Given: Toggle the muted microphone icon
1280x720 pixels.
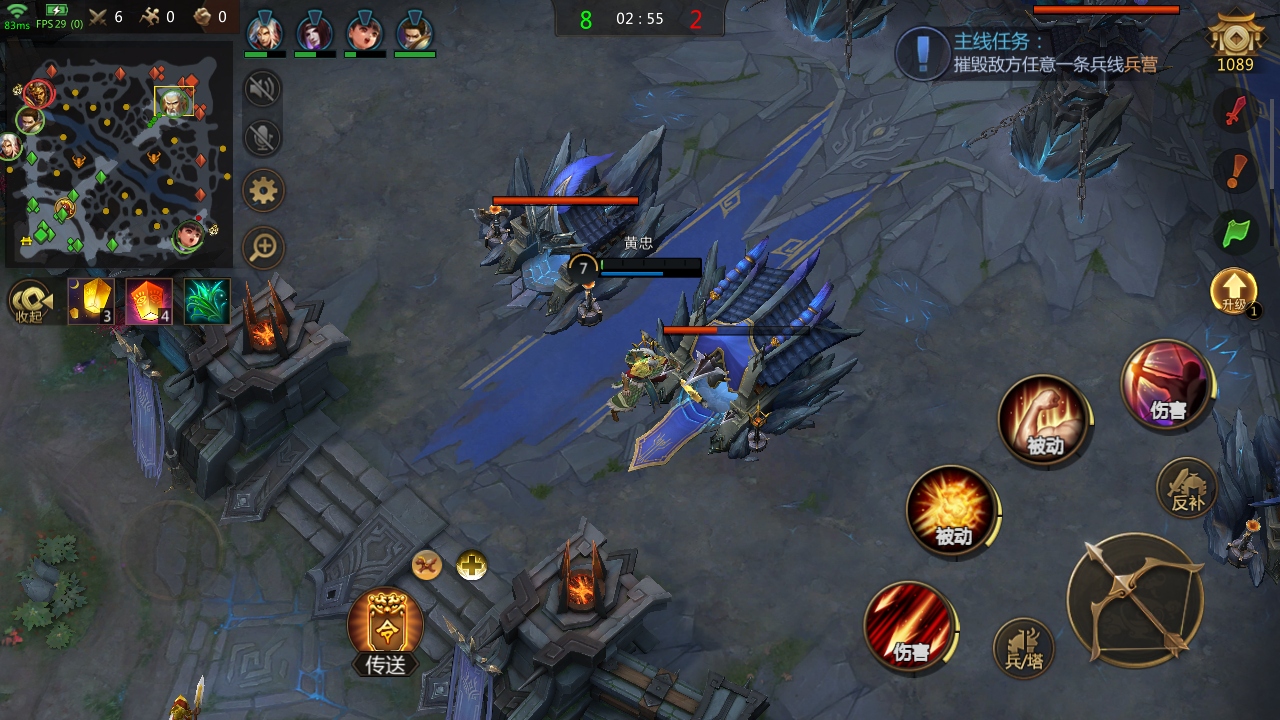Looking at the screenshot, I should [x=263, y=138].
